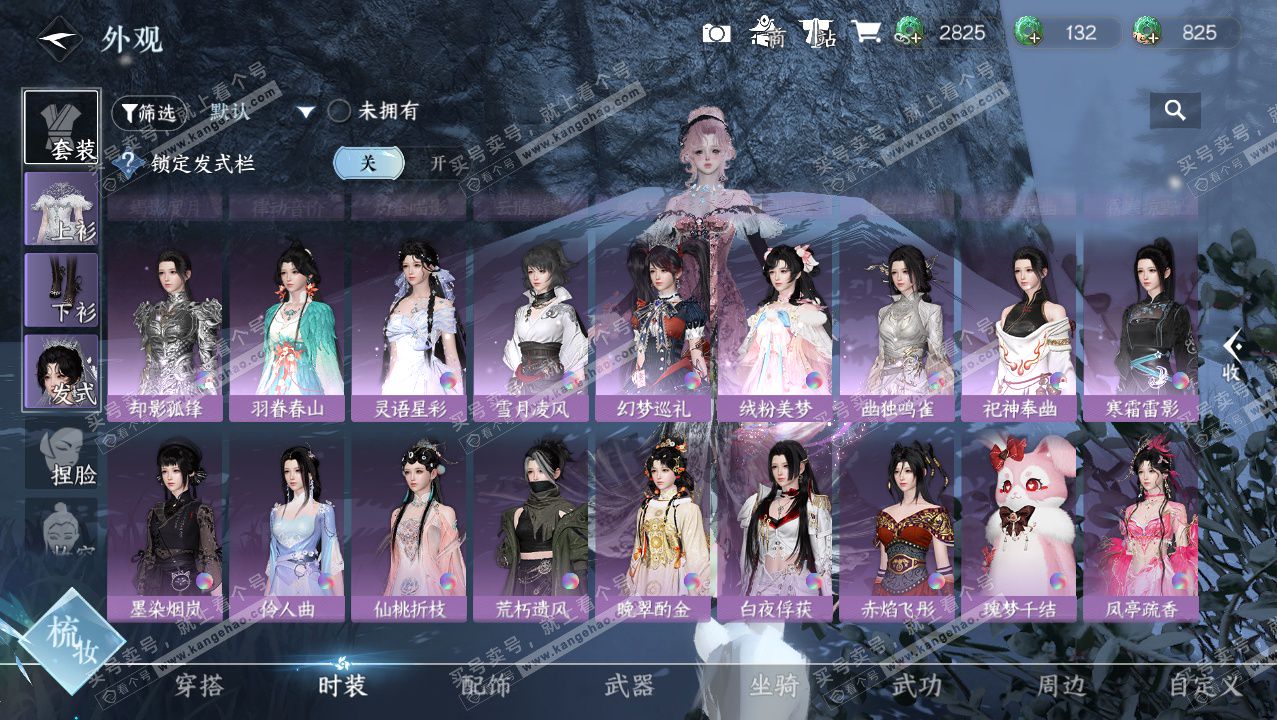This screenshot has width=1277, height=720.
Task: Open the 筛选 filter button
Action: pyautogui.click(x=148, y=112)
